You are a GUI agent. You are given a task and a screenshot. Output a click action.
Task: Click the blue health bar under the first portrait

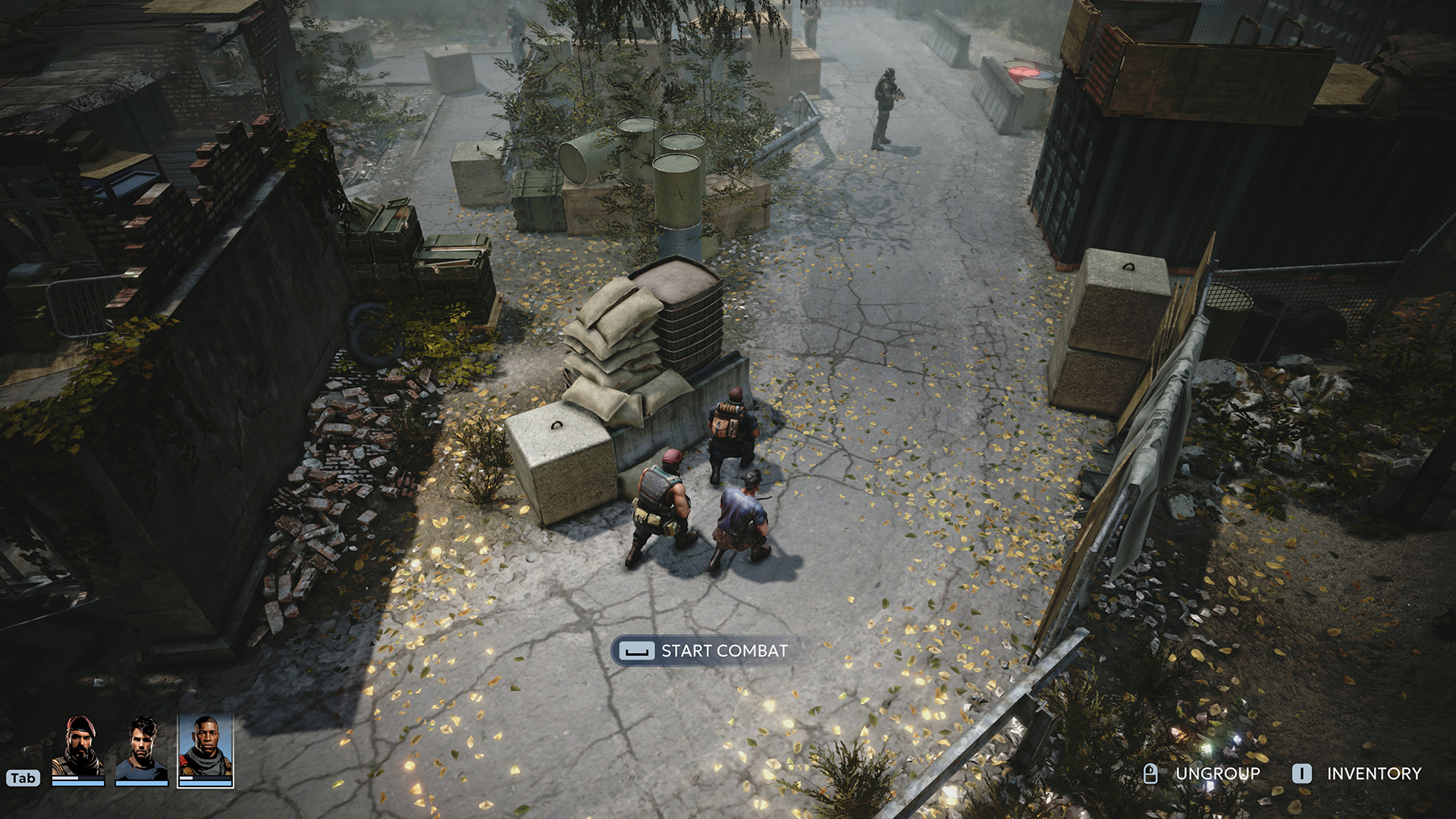coord(78,783)
